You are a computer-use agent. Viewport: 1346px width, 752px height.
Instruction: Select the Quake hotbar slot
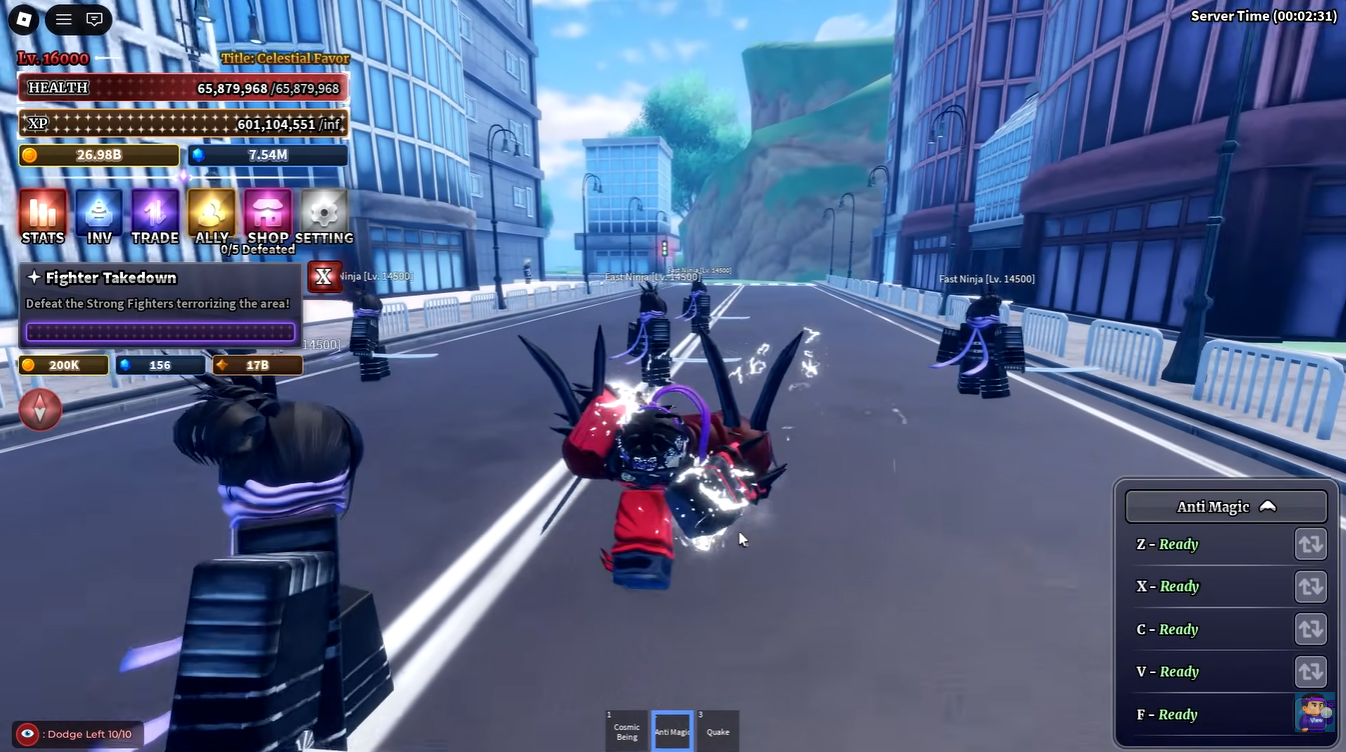718,731
